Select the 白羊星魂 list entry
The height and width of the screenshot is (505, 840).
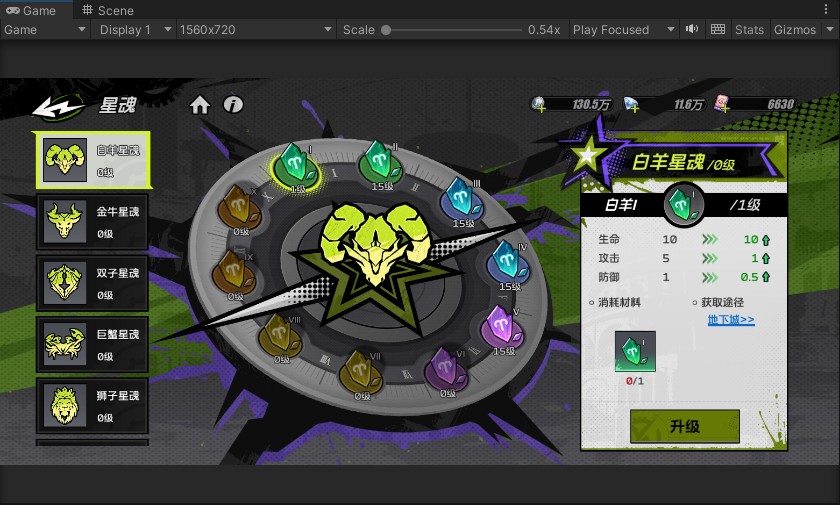pyautogui.click(x=92, y=160)
